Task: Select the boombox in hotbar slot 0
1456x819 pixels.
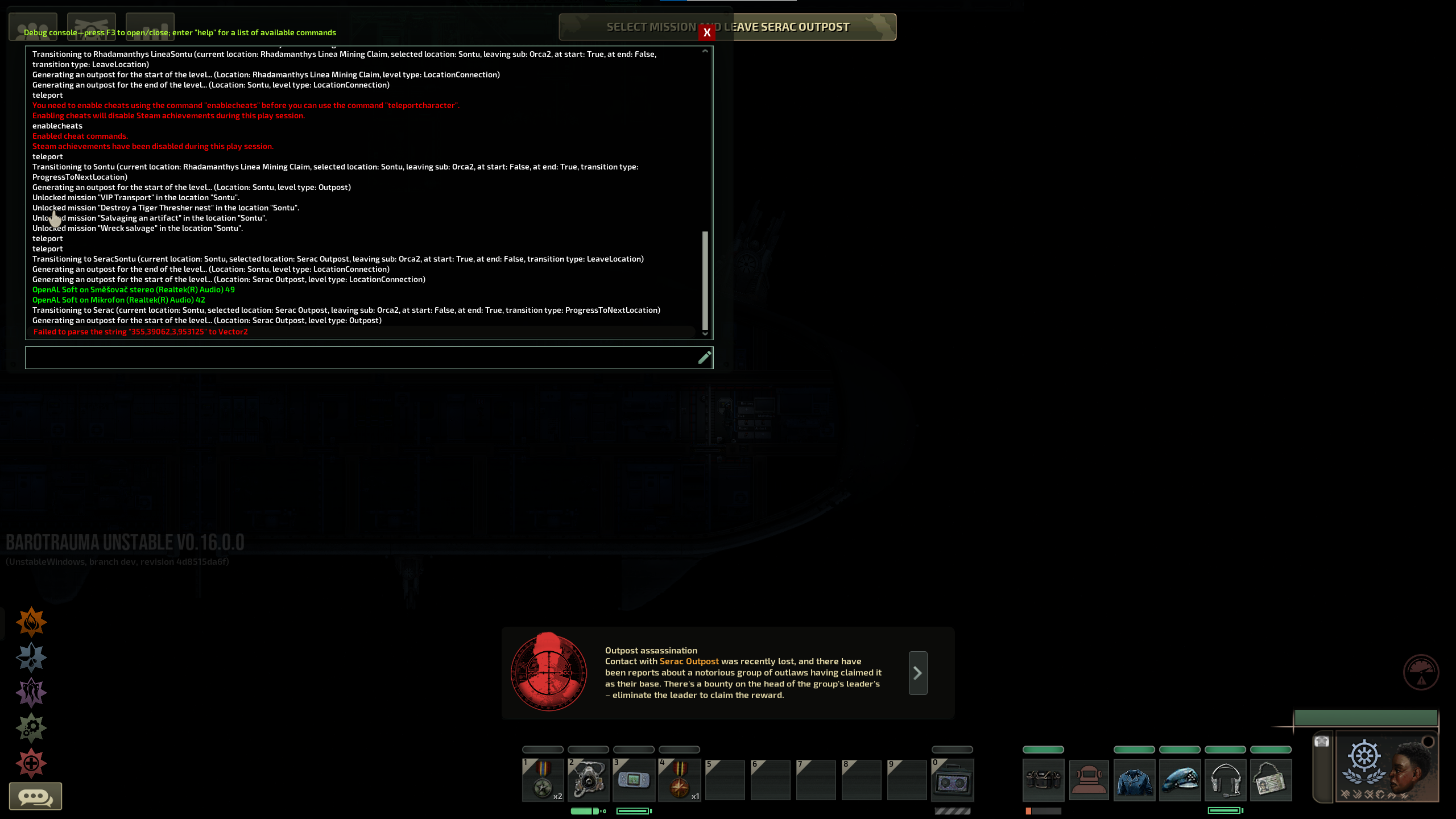Action: (x=952, y=780)
